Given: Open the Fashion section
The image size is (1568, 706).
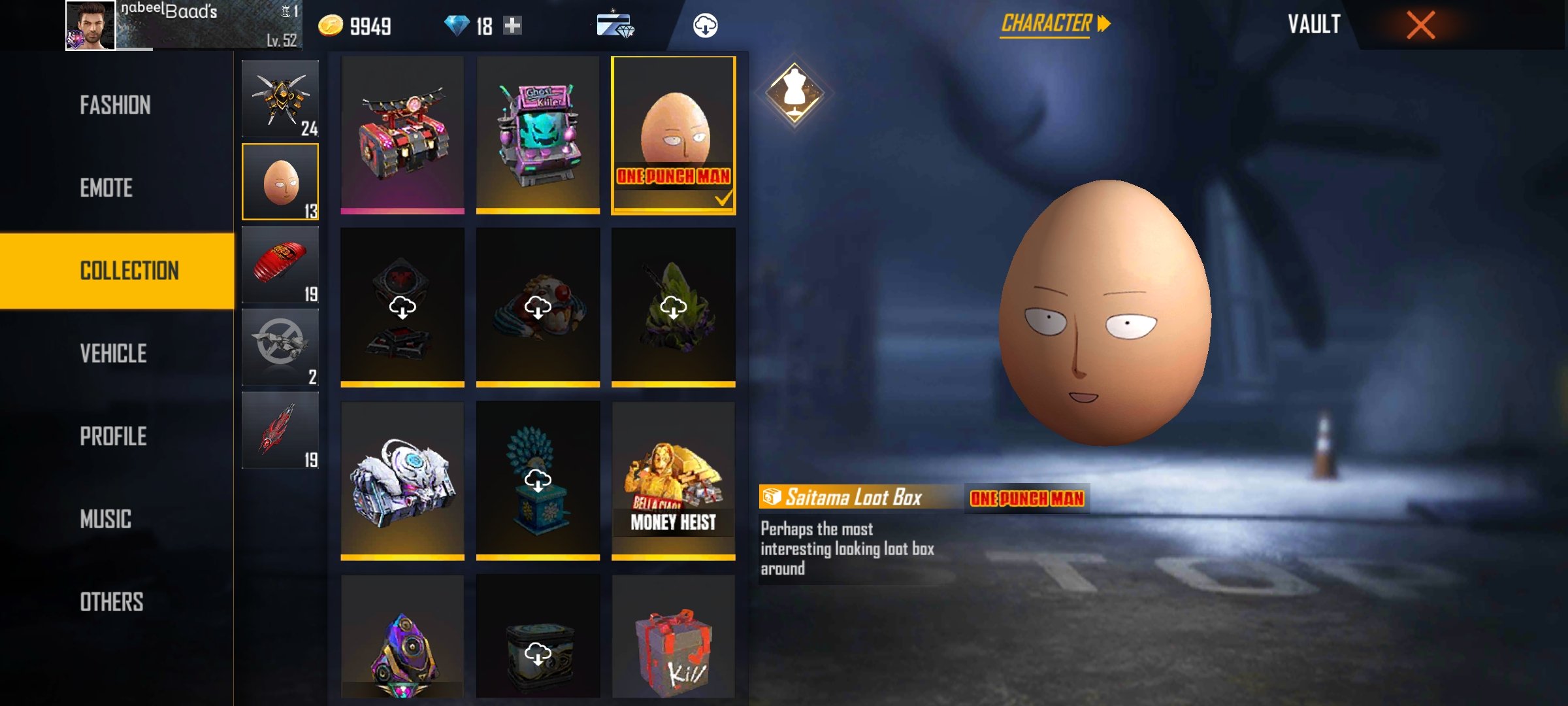Looking at the screenshot, I should [x=115, y=105].
